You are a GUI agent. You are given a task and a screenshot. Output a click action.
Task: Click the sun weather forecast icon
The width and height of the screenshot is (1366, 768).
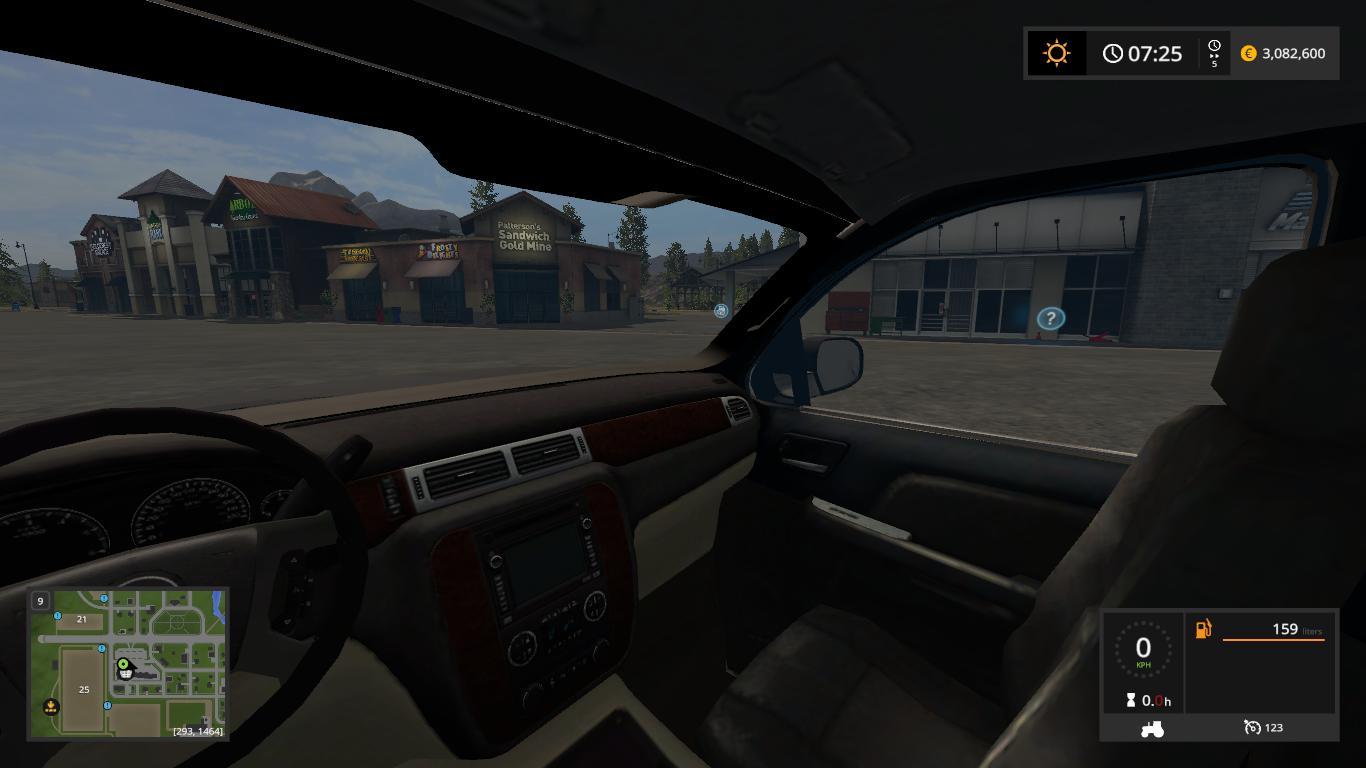click(x=1056, y=53)
